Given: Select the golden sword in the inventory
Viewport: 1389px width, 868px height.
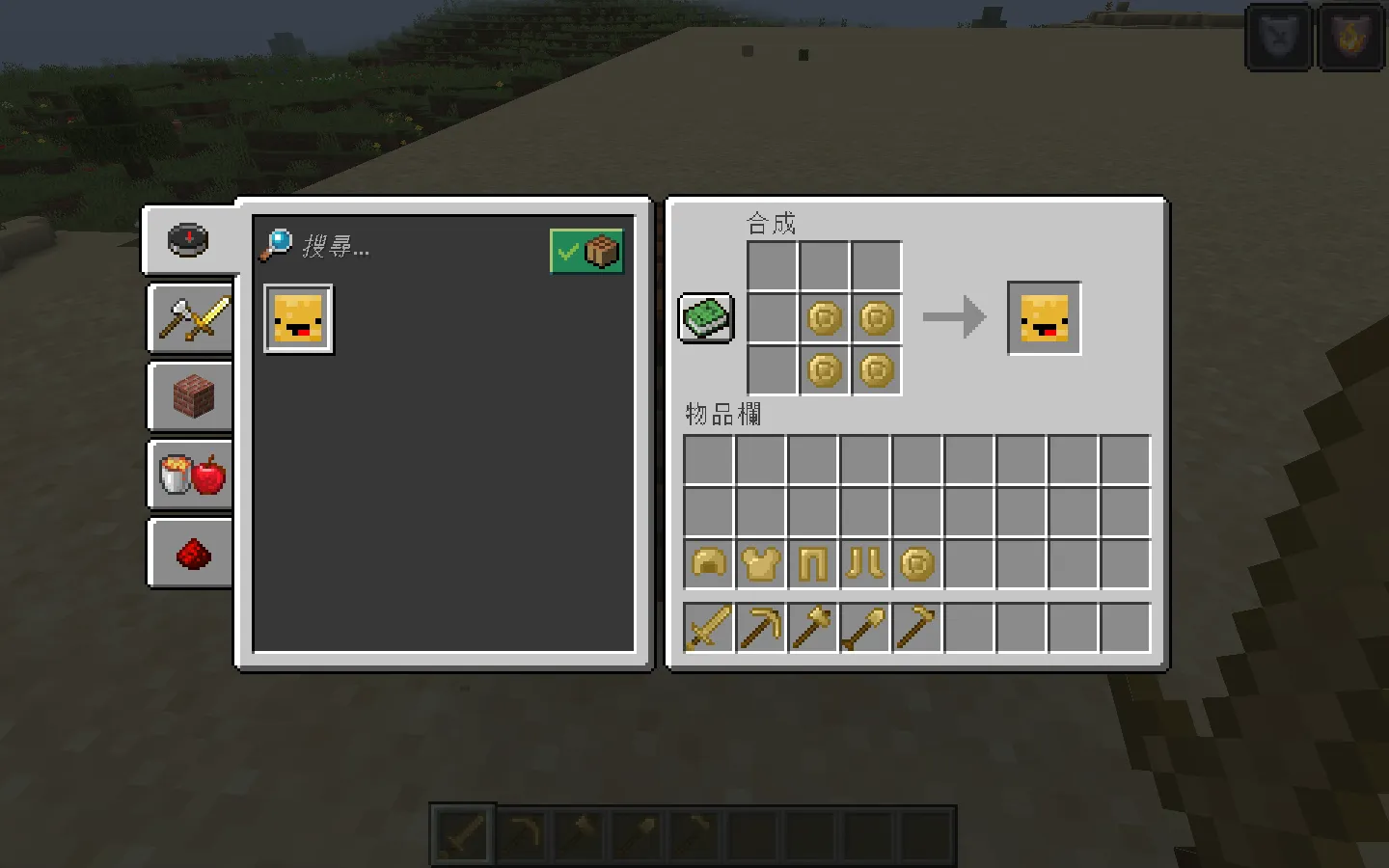Looking at the screenshot, I should (x=707, y=626).
